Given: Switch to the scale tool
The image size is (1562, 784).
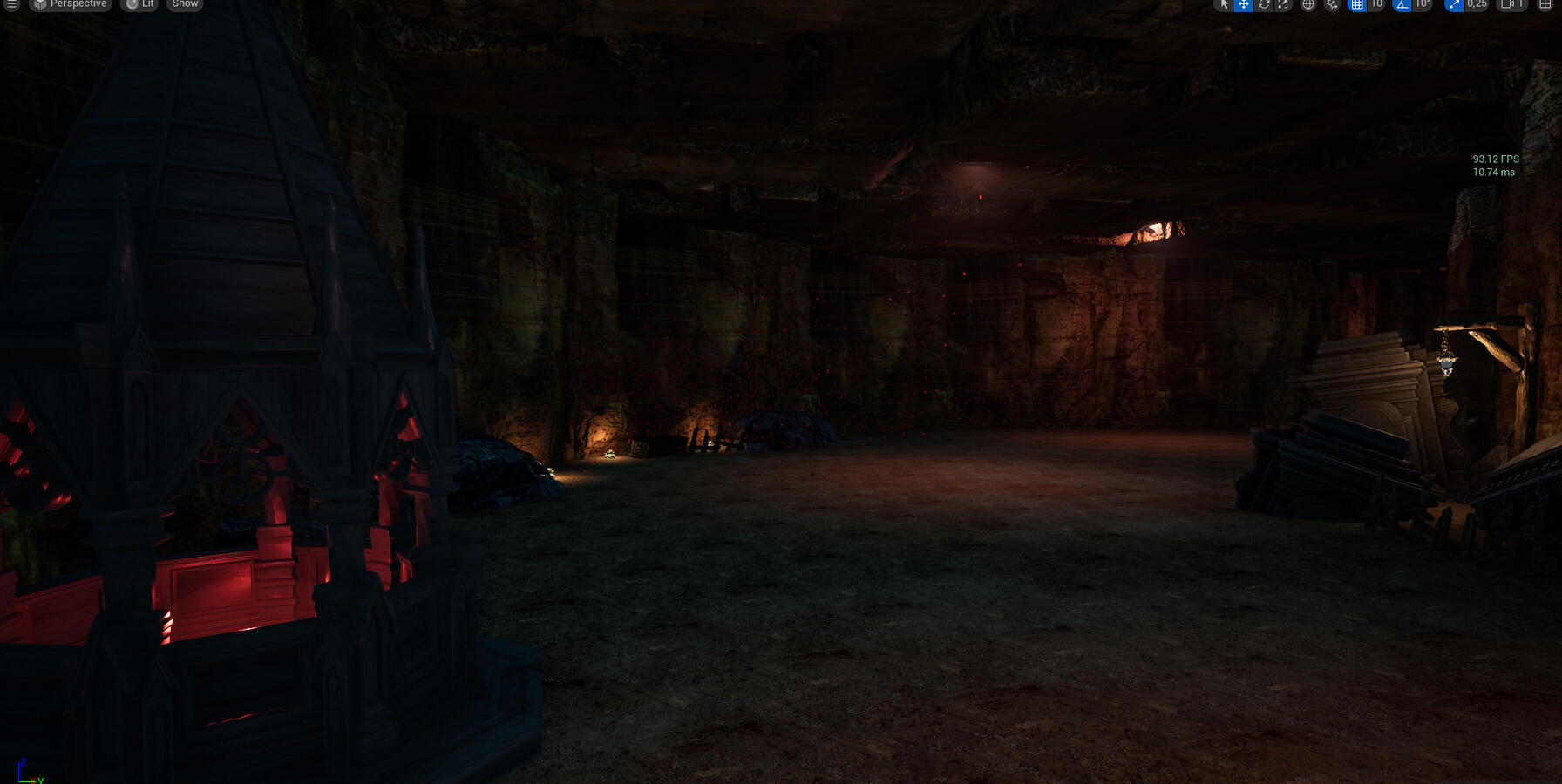Looking at the screenshot, I should [1283, 4].
